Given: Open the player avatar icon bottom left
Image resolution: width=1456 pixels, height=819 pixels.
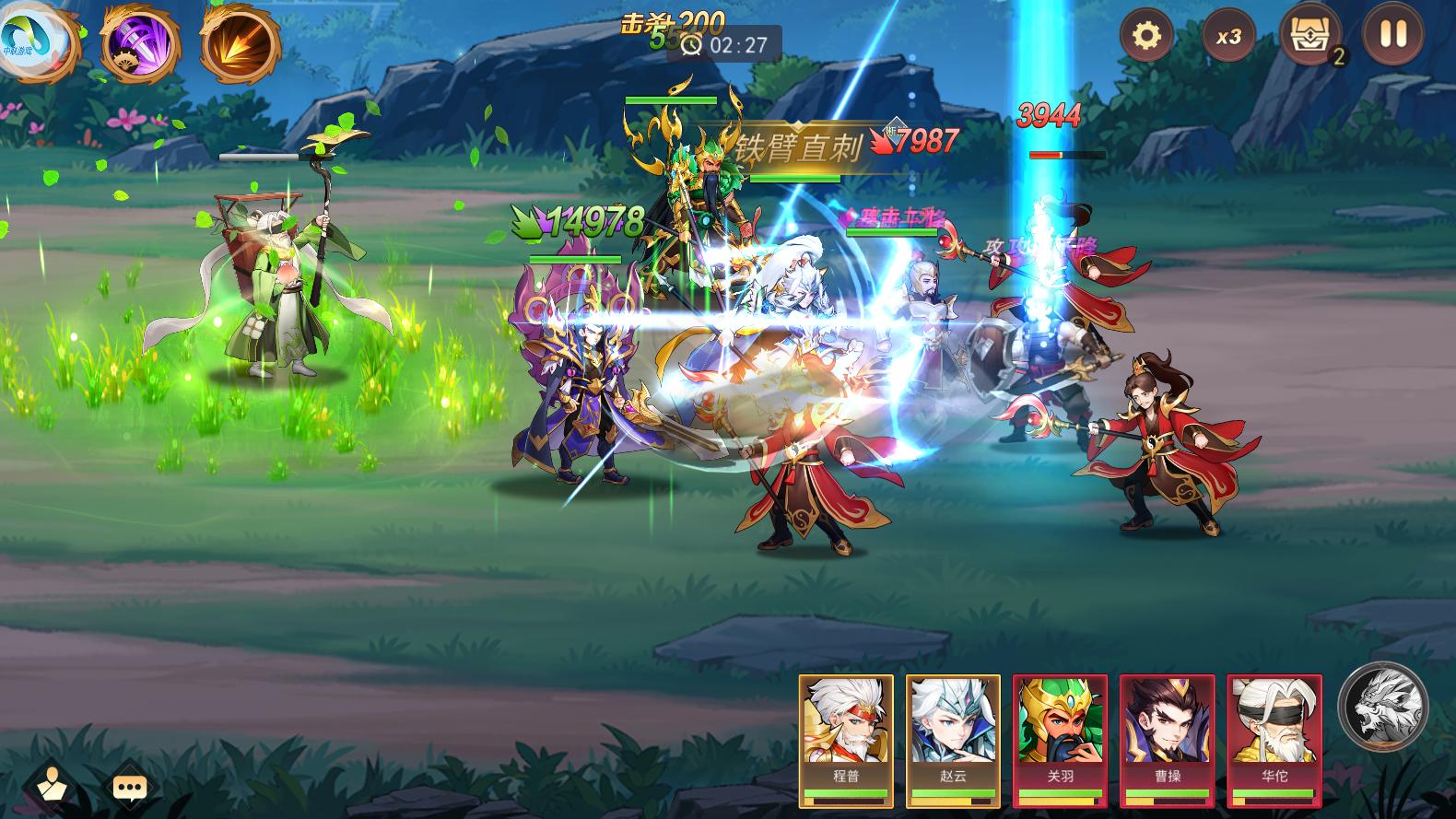Looking at the screenshot, I should (53, 784).
